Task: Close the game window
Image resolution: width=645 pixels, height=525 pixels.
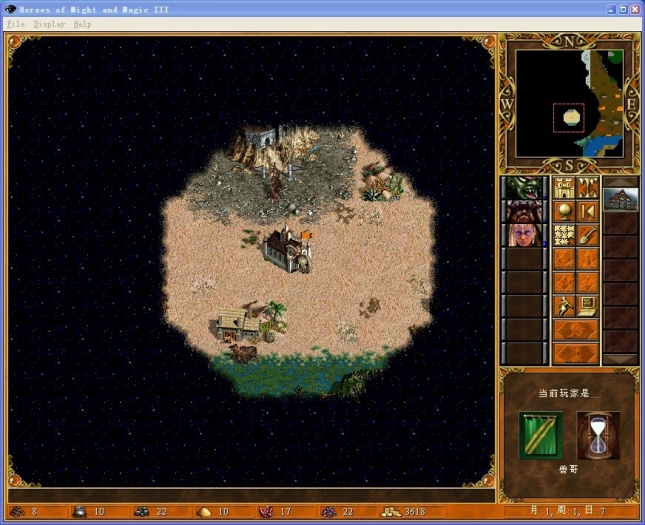Action: (x=634, y=9)
